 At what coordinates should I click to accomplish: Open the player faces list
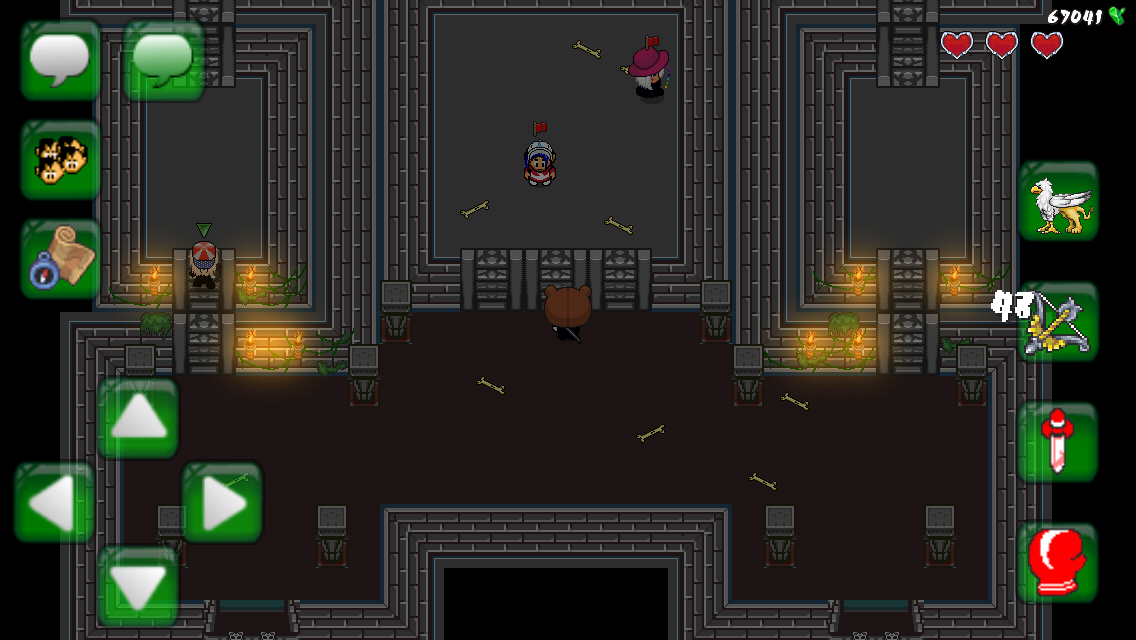(60, 160)
